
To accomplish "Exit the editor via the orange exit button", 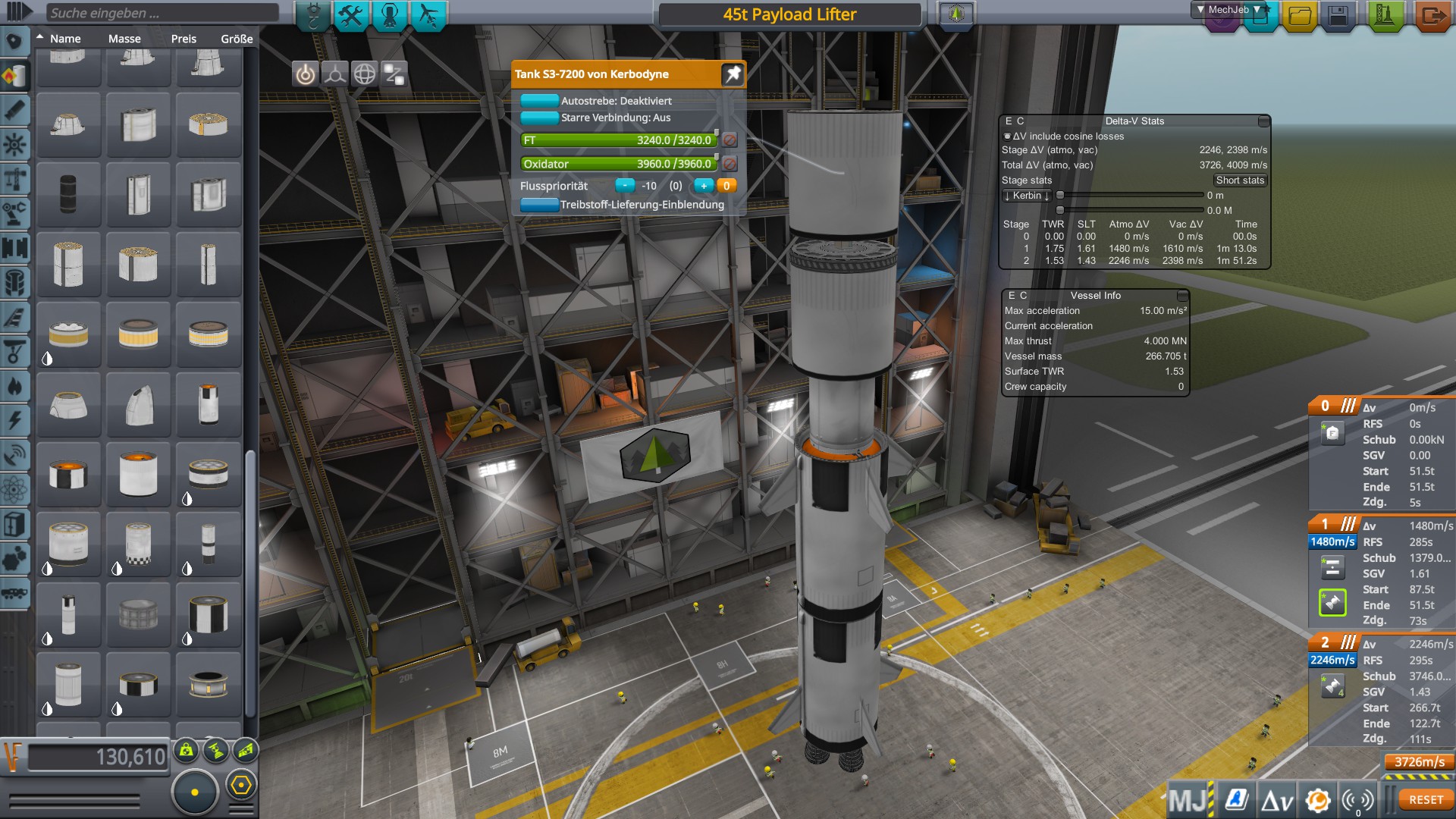I will click(x=1432, y=16).
